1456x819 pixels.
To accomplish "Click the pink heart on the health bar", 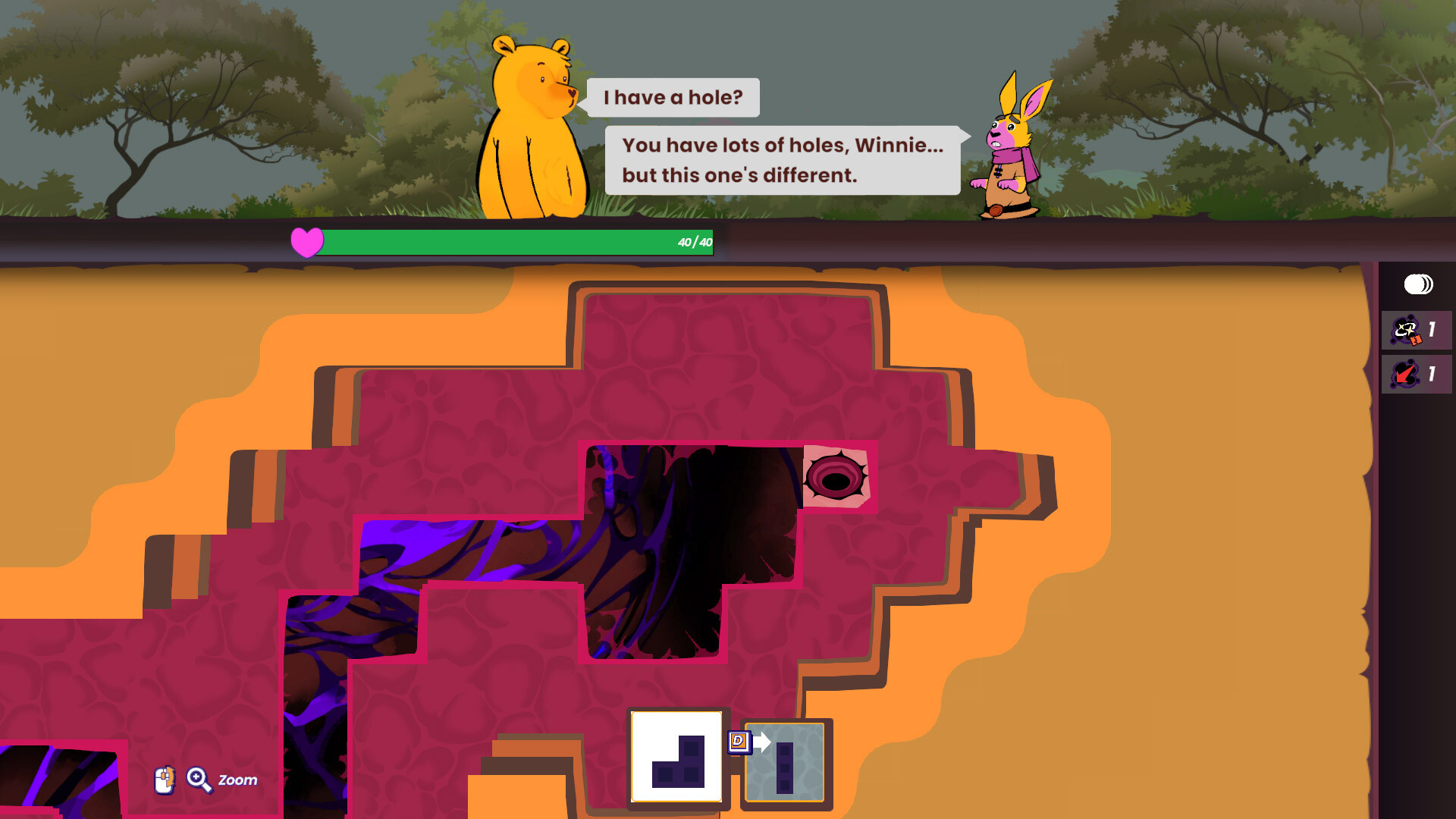I will pos(306,241).
